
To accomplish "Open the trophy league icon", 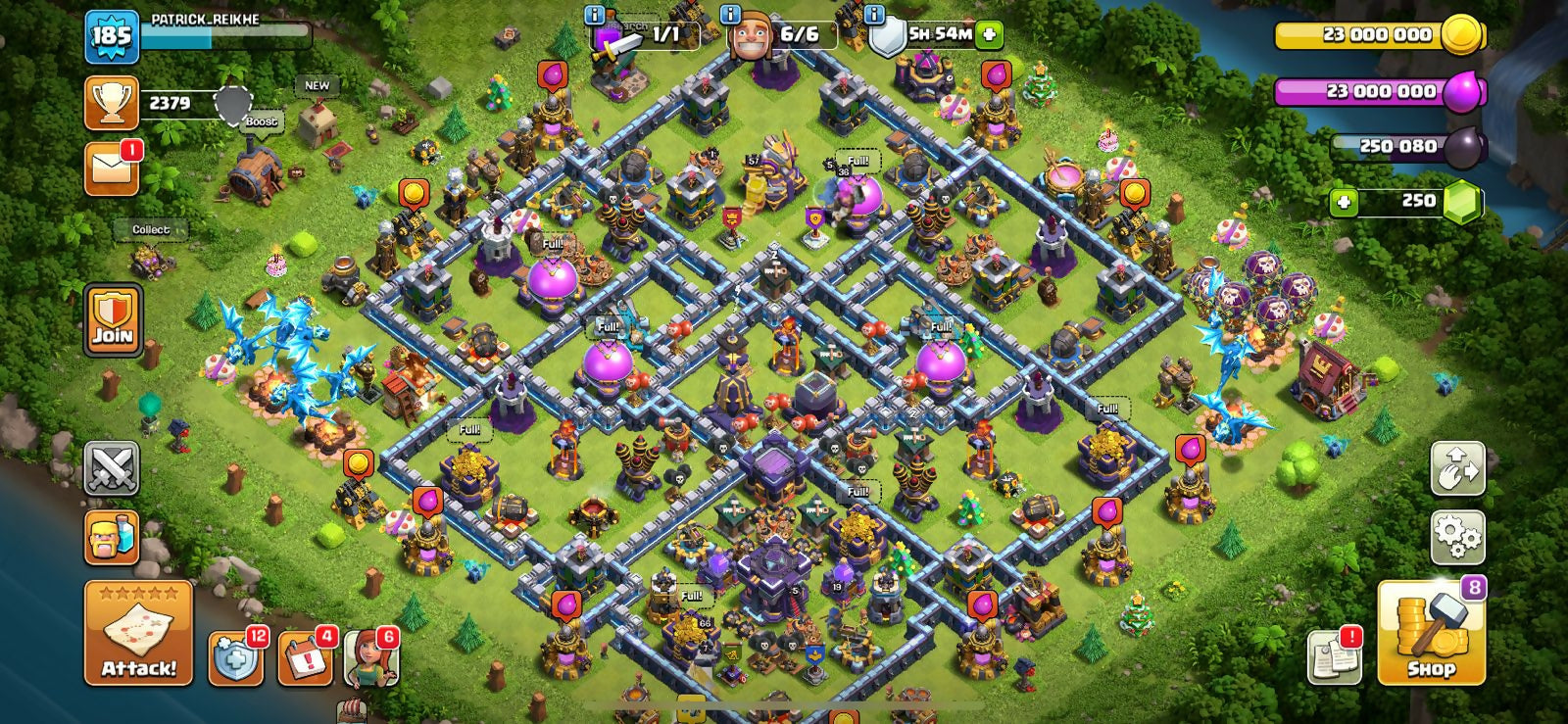I will tap(111, 103).
